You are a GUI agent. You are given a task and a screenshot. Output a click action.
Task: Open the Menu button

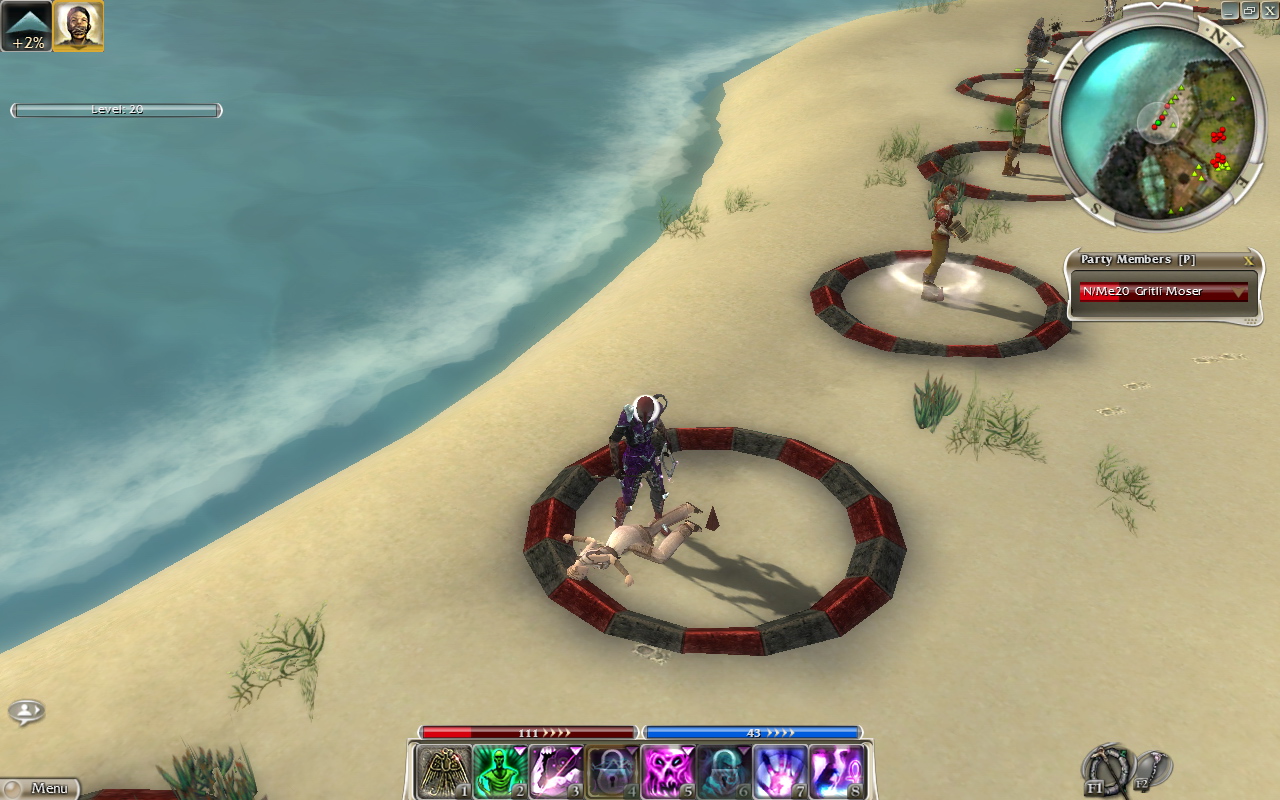coord(40,788)
